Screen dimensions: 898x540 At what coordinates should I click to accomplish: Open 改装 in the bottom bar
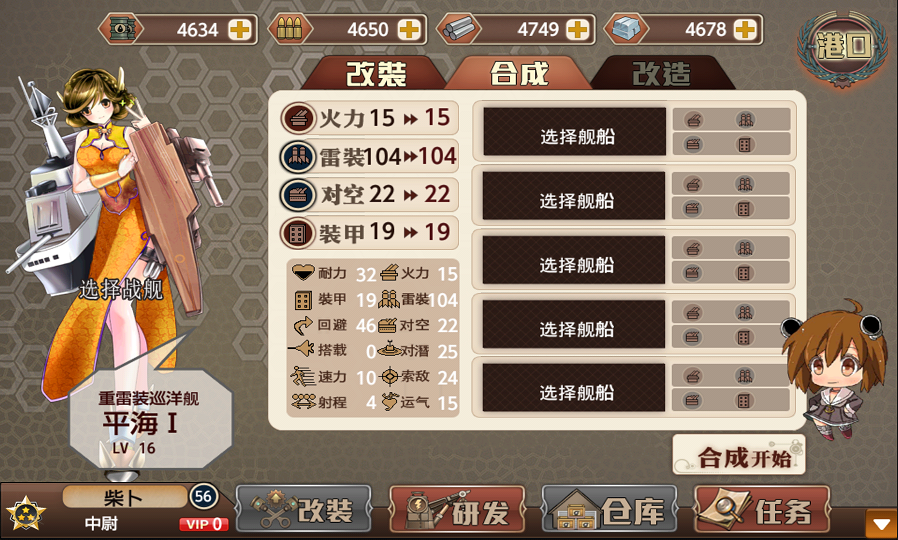tap(304, 512)
